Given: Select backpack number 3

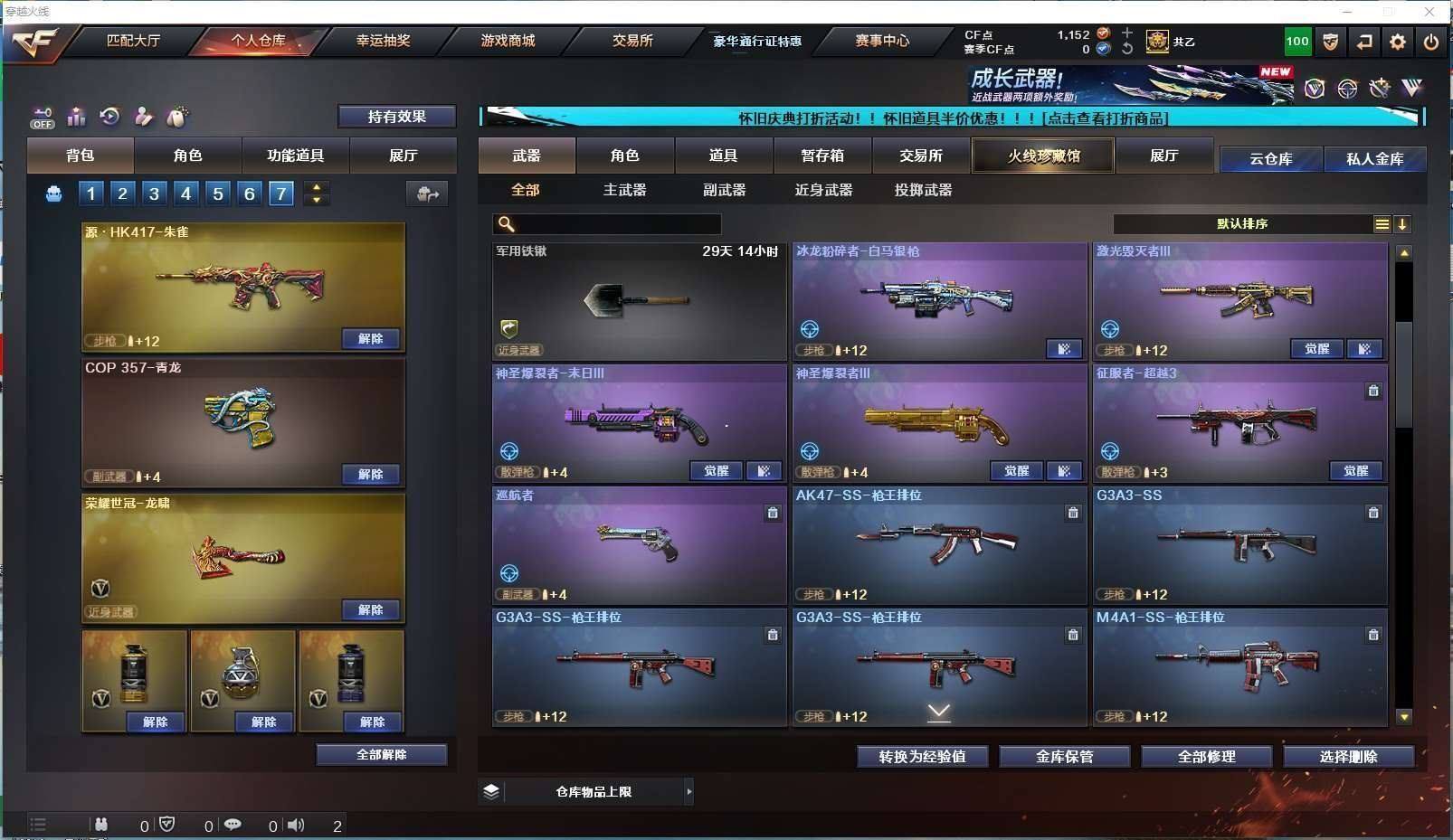Looking at the screenshot, I should (155, 193).
